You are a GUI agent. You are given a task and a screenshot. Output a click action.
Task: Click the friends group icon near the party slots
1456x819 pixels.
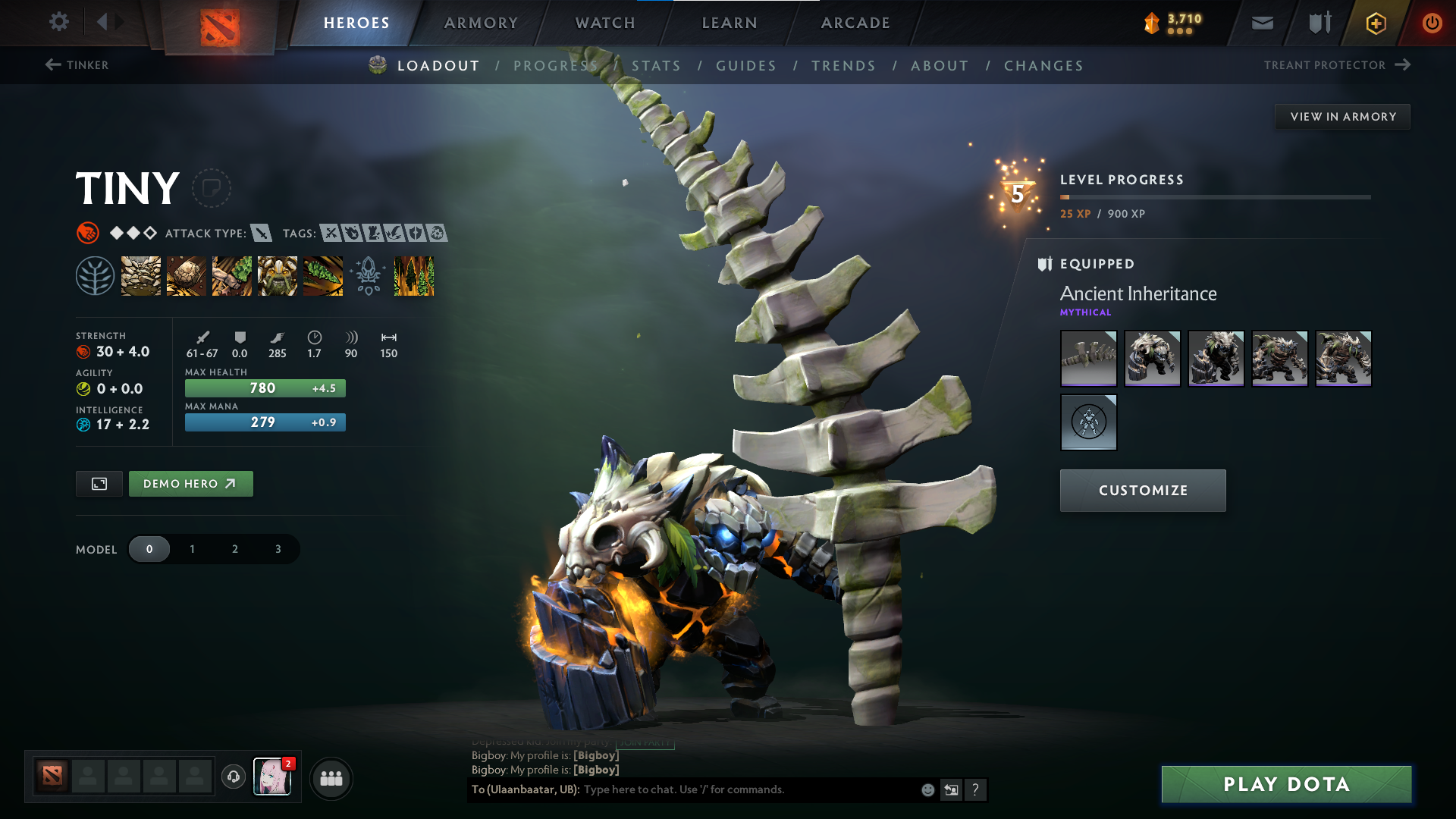point(331,778)
